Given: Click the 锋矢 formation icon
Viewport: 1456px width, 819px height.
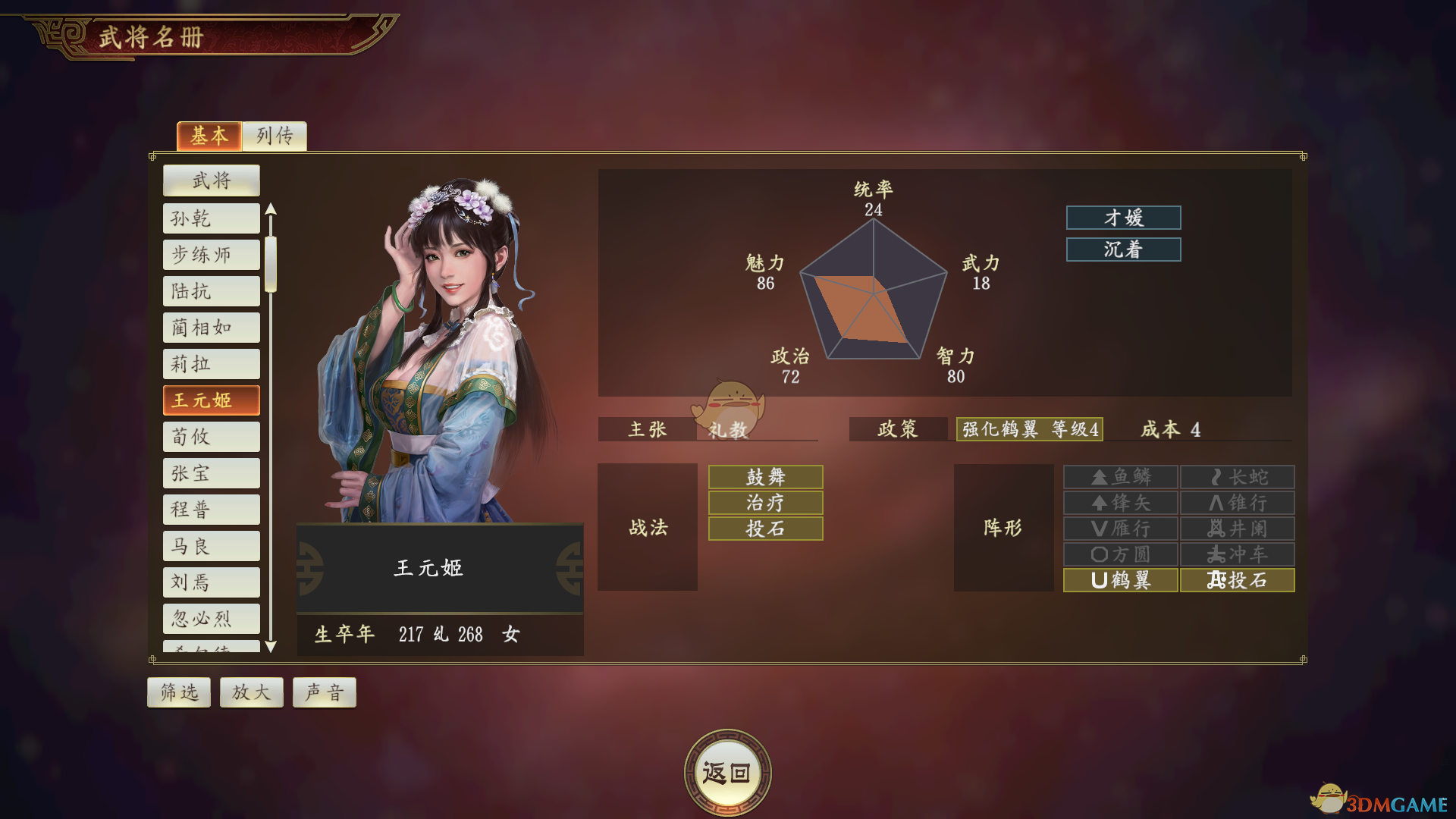Looking at the screenshot, I should (1120, 502).
